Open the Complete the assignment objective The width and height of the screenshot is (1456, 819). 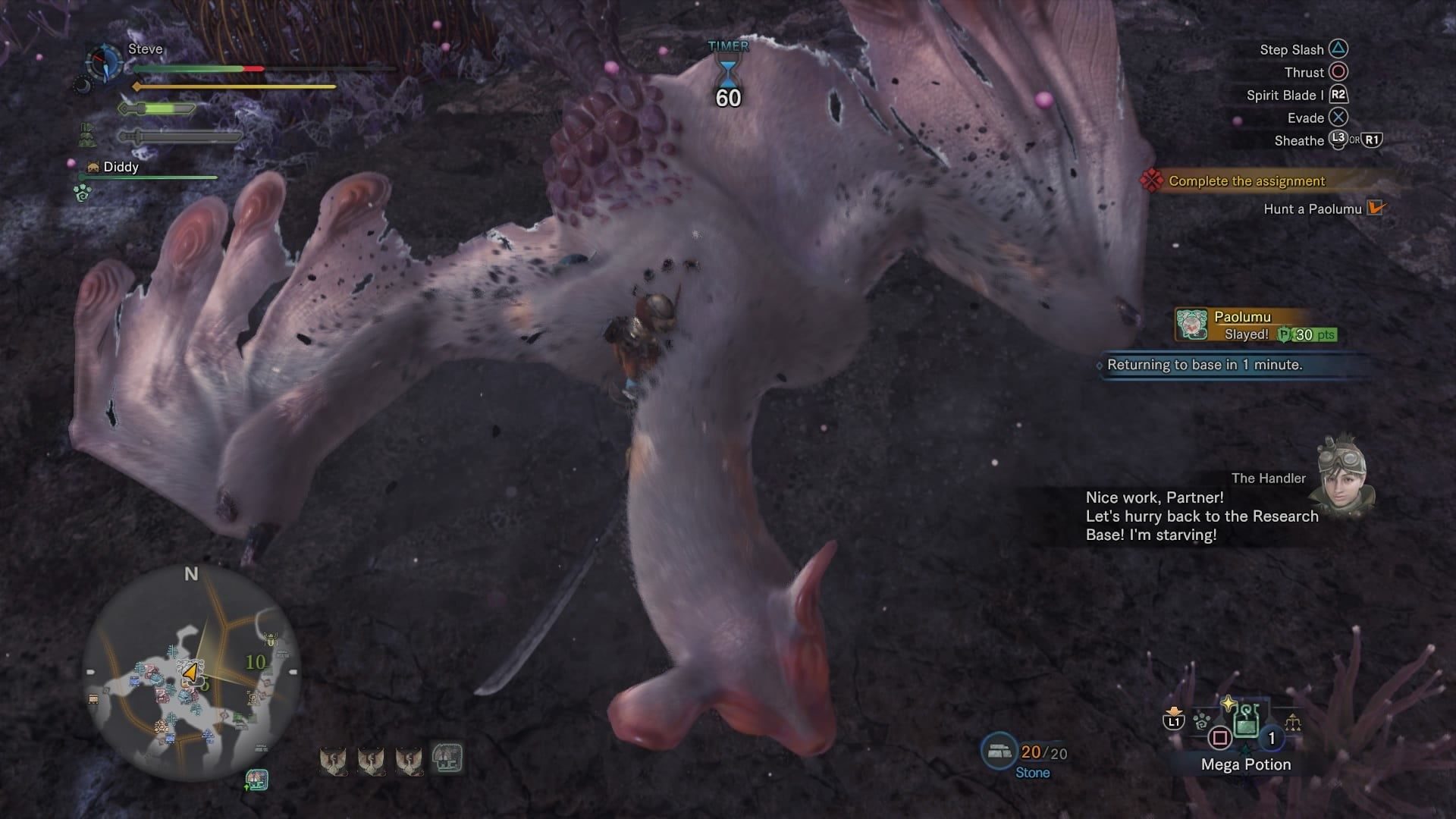point(1246,181)
